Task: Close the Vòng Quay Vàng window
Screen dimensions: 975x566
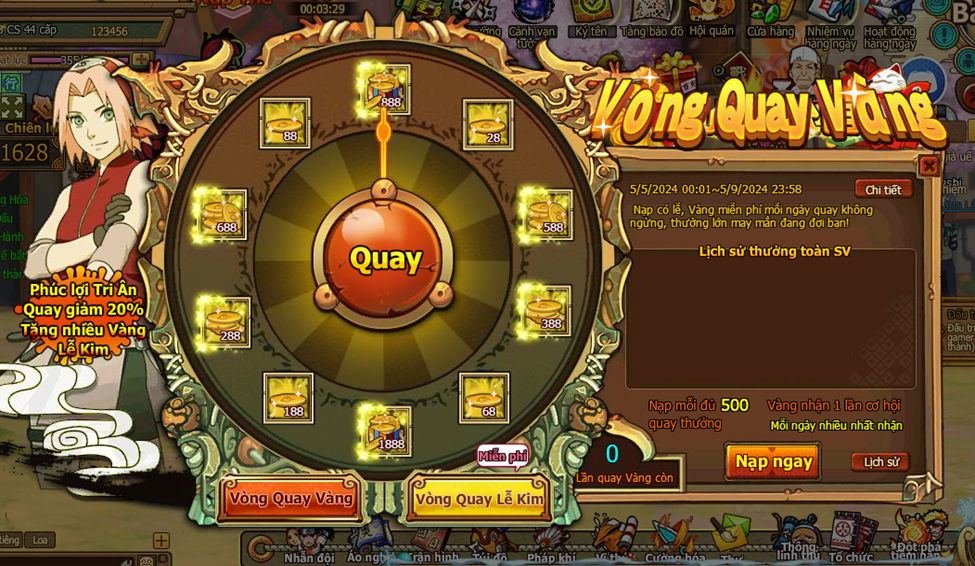Action: click(928, 166)
